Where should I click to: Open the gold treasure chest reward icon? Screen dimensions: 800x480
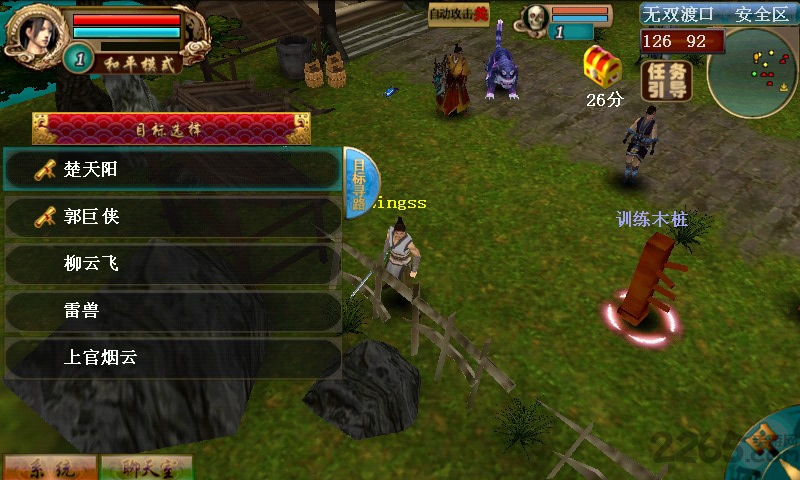click(603, 65)
